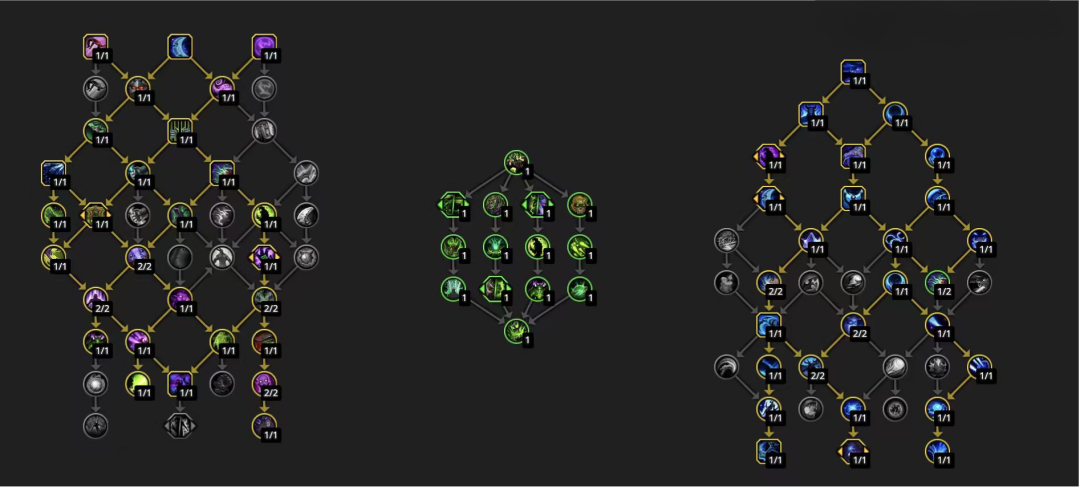Pick the greyed-out hexagonal choice node
Screen dimensions: 1080x487
(180, 424)
